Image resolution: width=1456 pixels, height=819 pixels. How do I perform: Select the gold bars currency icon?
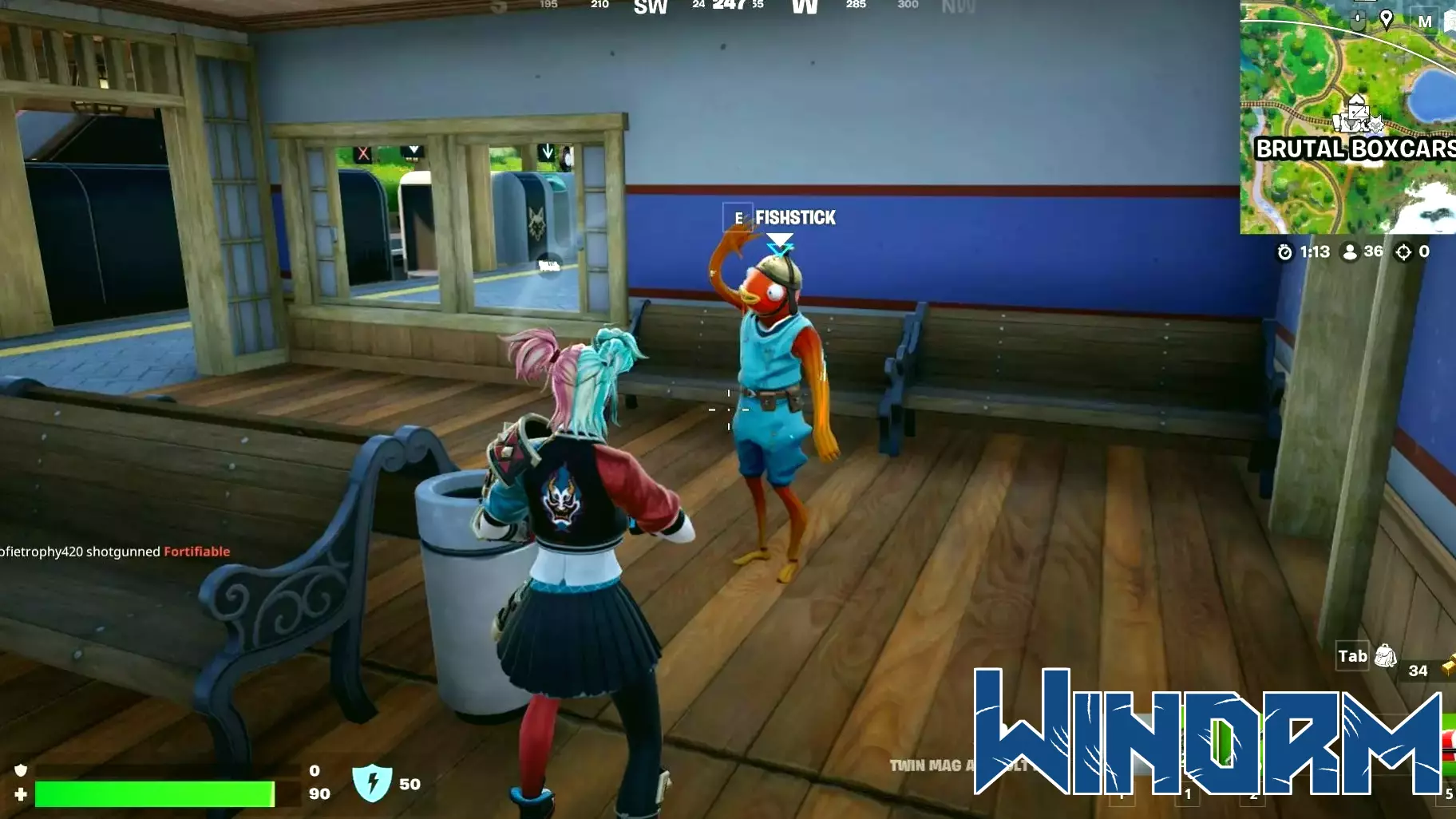coord(1448,667)
